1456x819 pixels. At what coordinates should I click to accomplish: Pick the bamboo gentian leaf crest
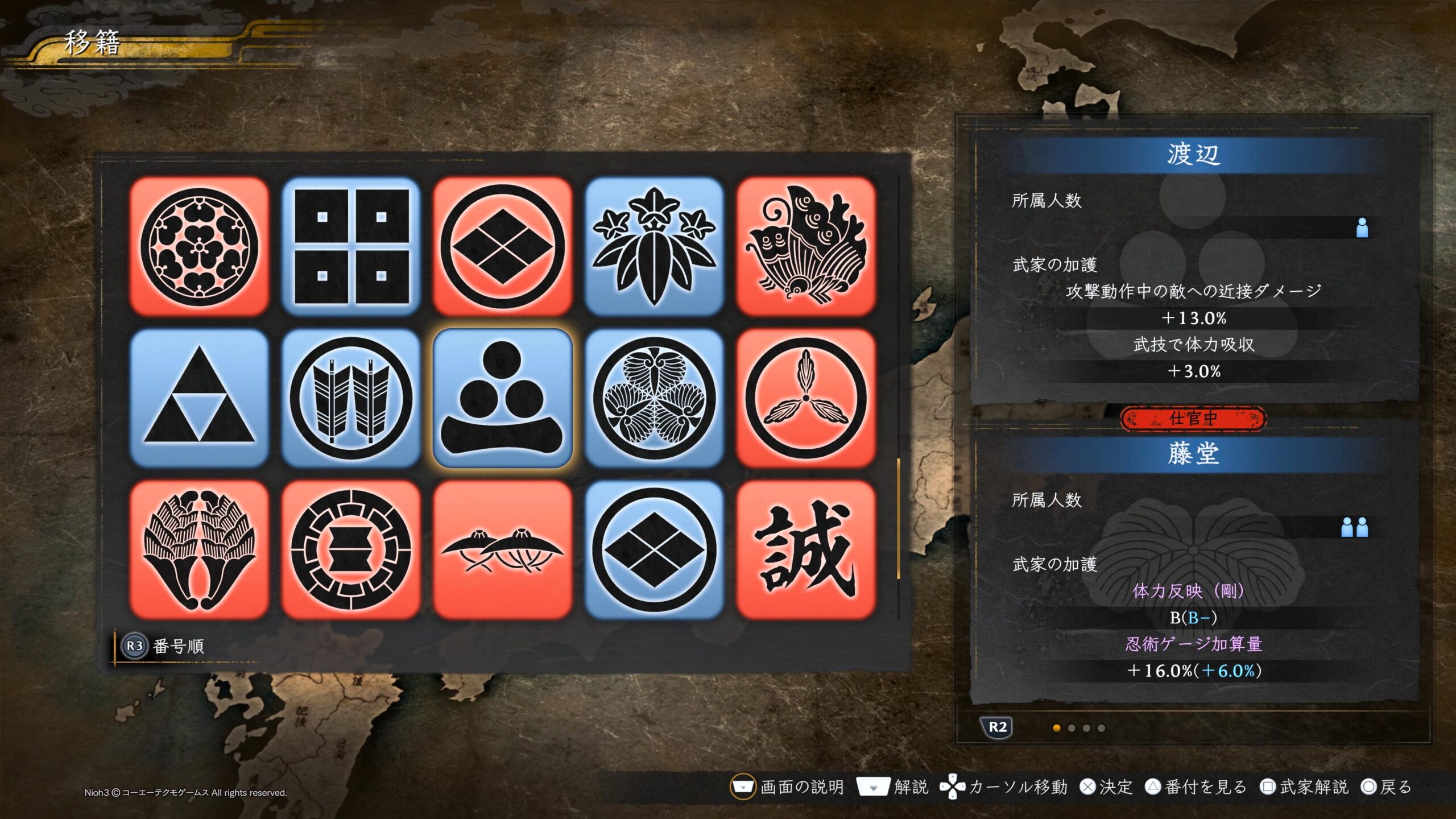(654, 246)
